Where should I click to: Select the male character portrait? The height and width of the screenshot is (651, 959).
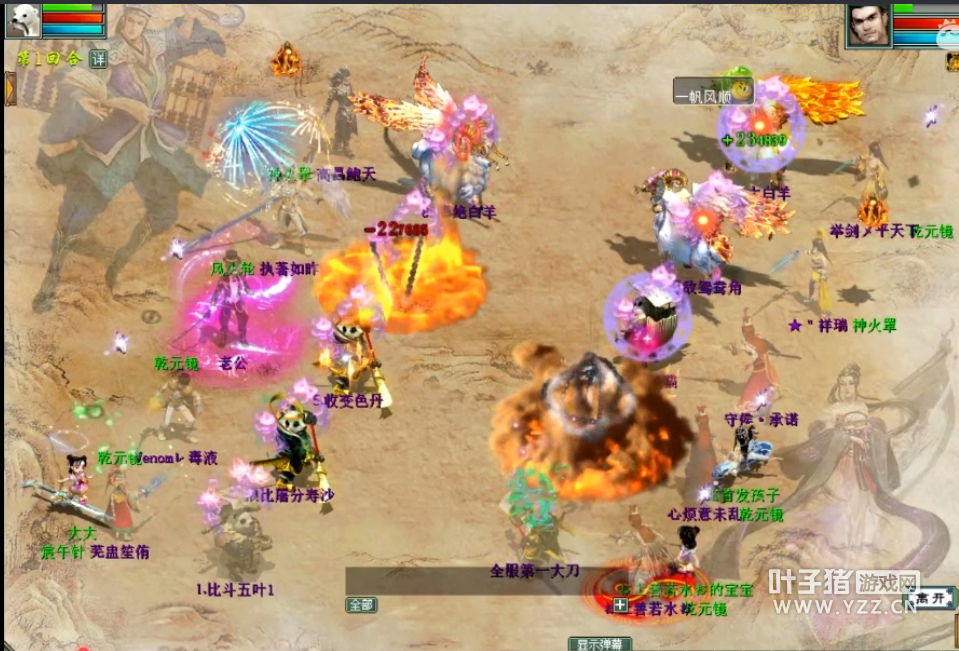[868, 24]
